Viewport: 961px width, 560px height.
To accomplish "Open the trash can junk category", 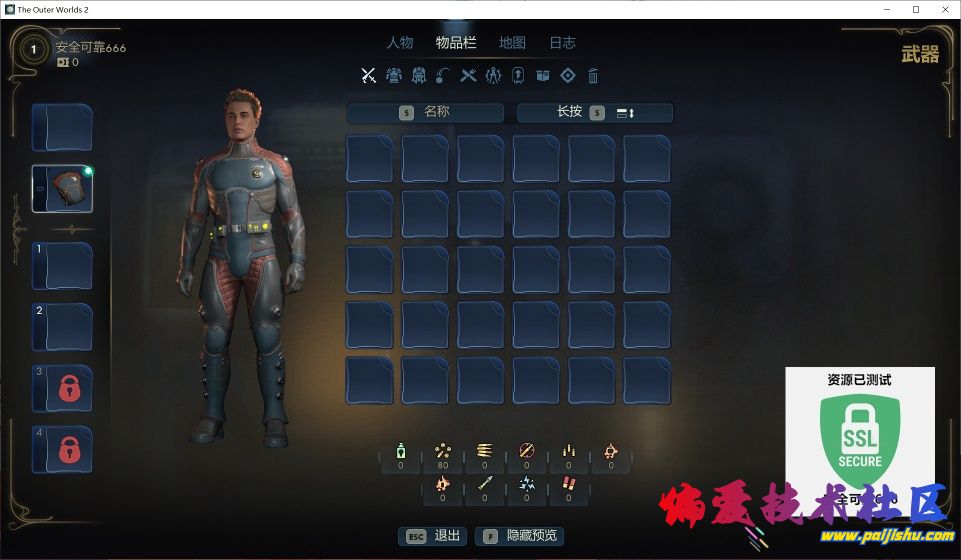I will (593, 75).
